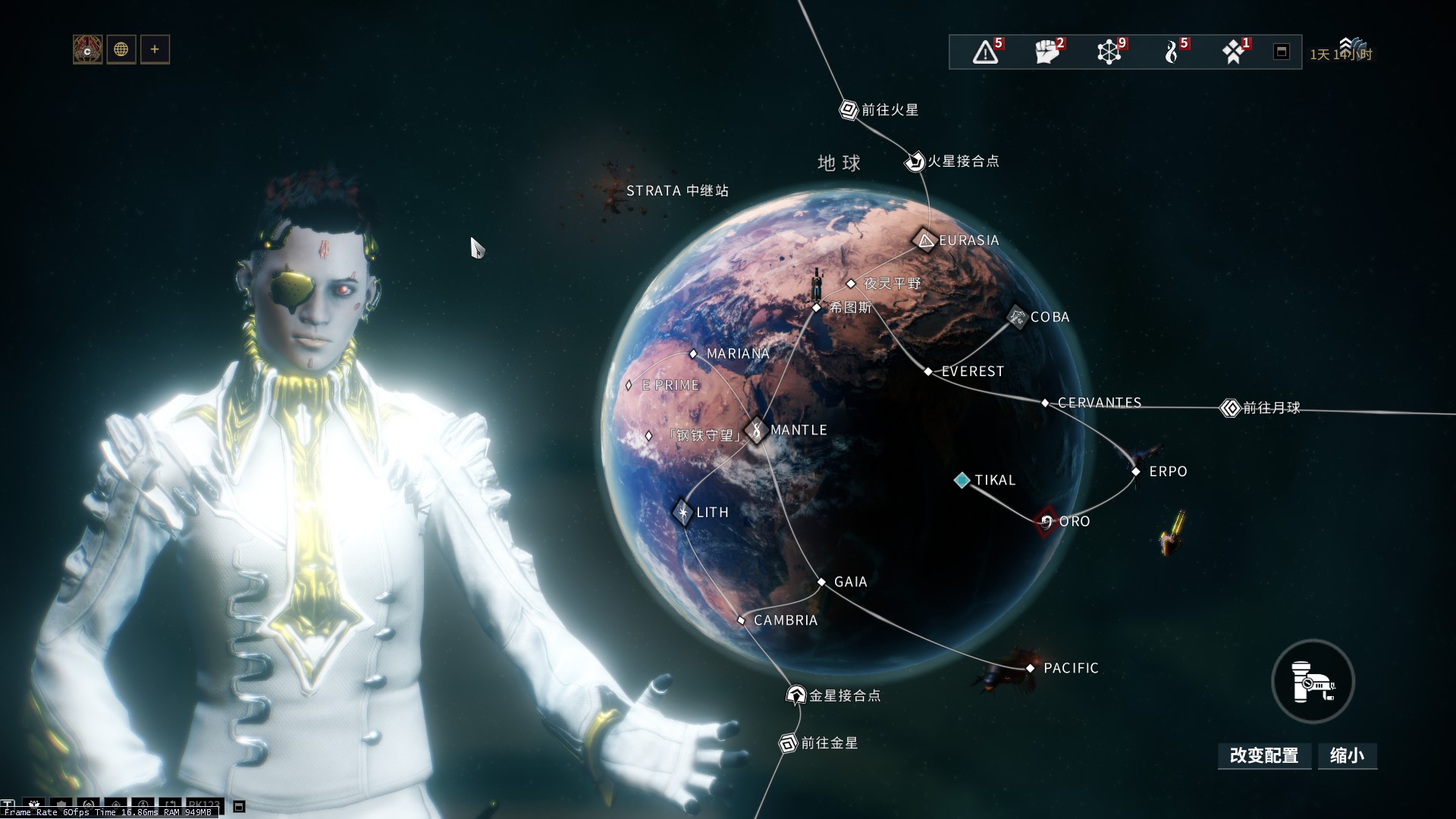Open the syndicate missions snowflake-wheel tab
This screenshot has width=1456, height=819.
[x=1109, y=52]
